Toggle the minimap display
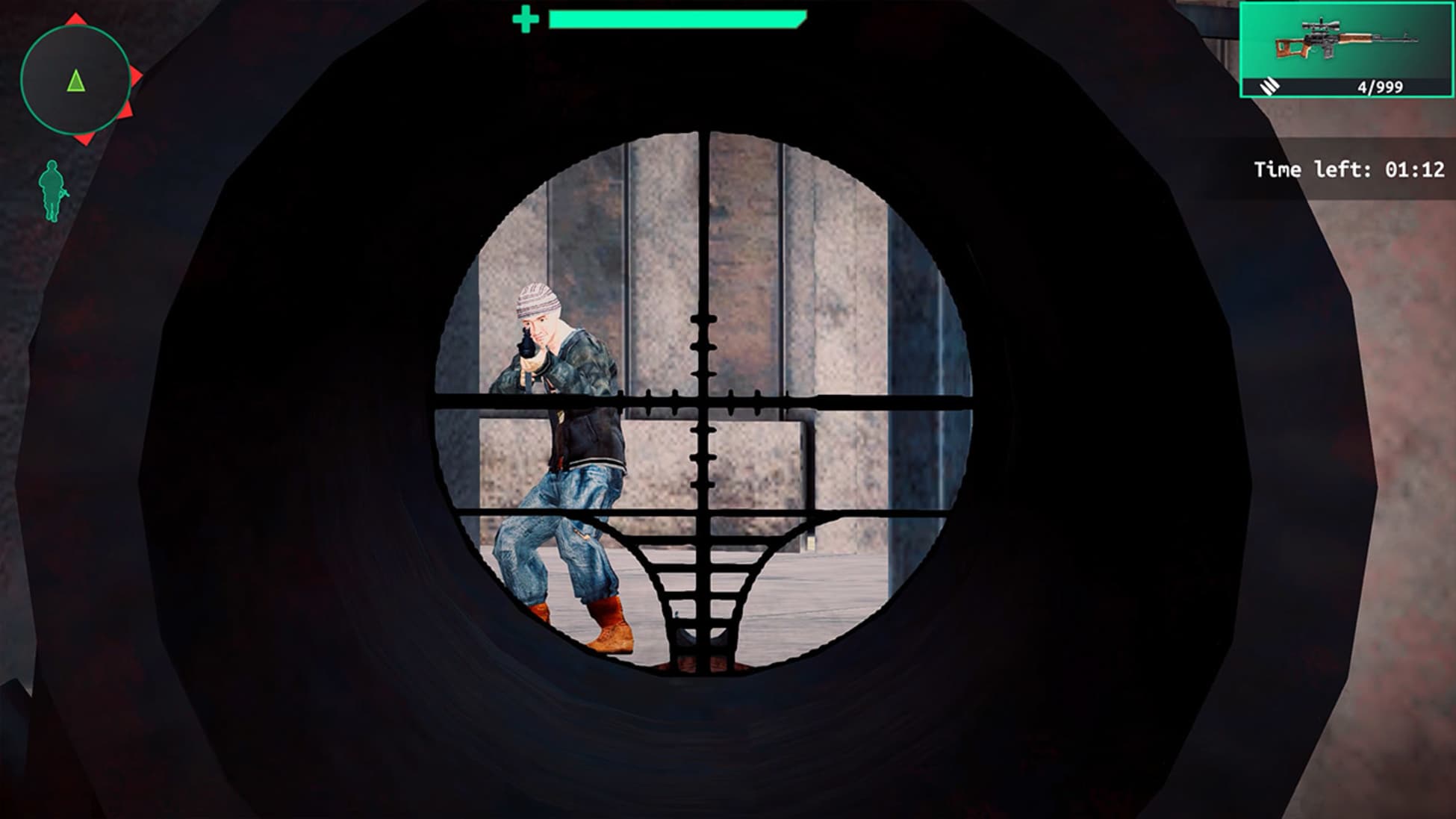 pos(75,78)
